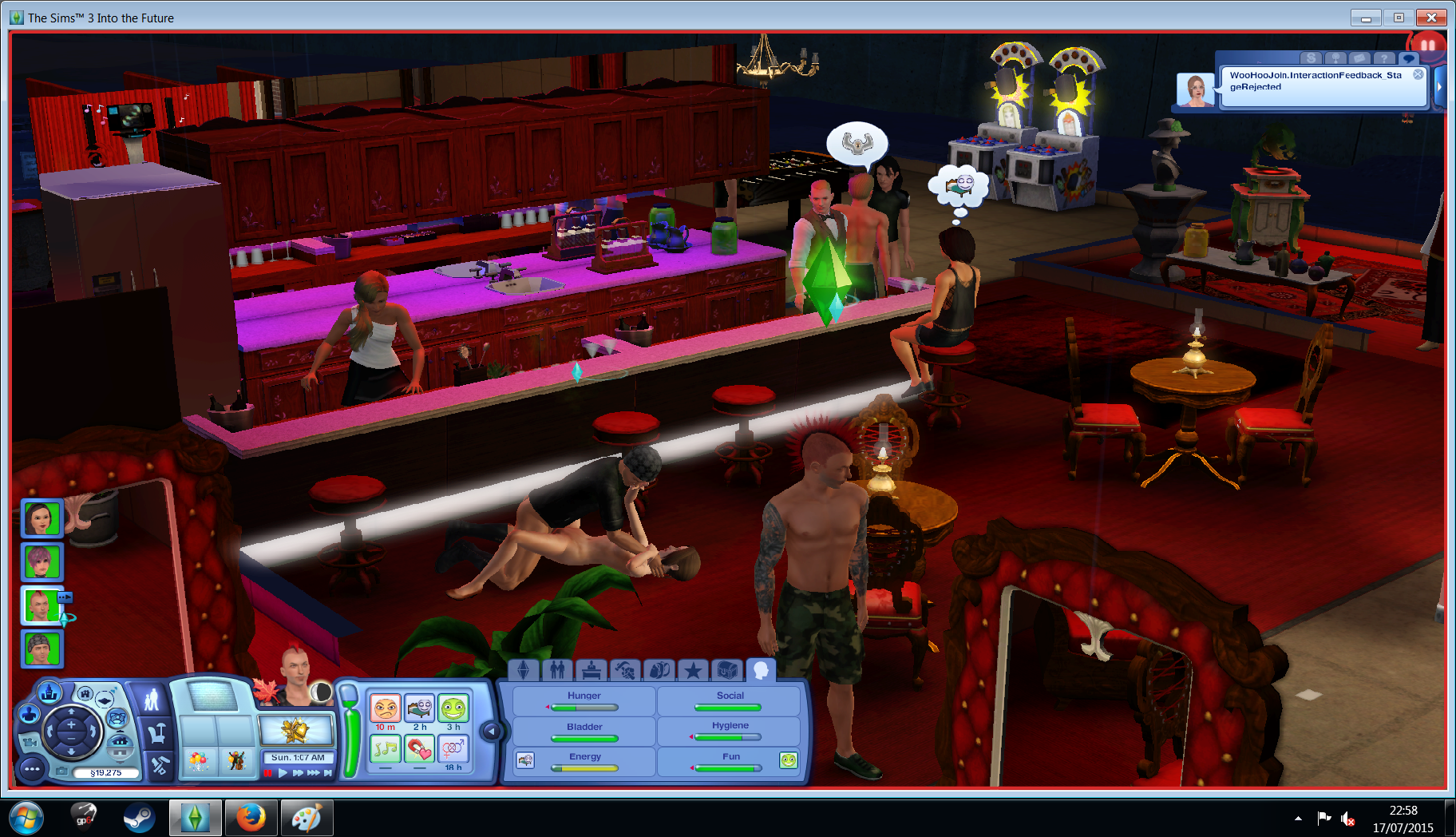
Task: Select the beanie-wearing Sim portrait
Action: tap(41, 649)
